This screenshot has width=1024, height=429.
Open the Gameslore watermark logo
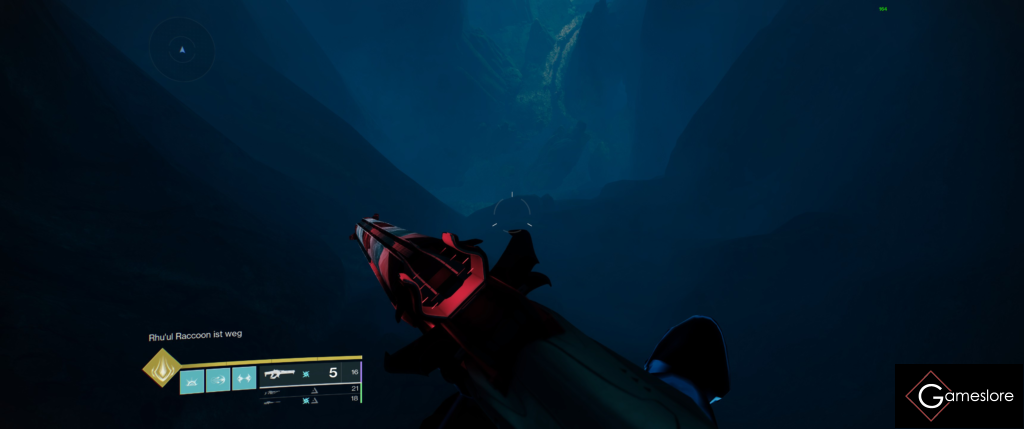point(959,396)
